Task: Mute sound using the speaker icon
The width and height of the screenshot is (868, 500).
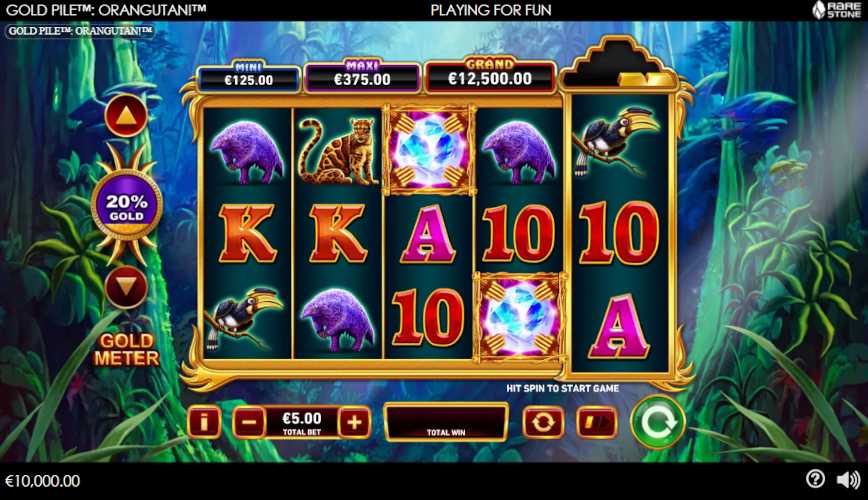Action: pos(847,480)
